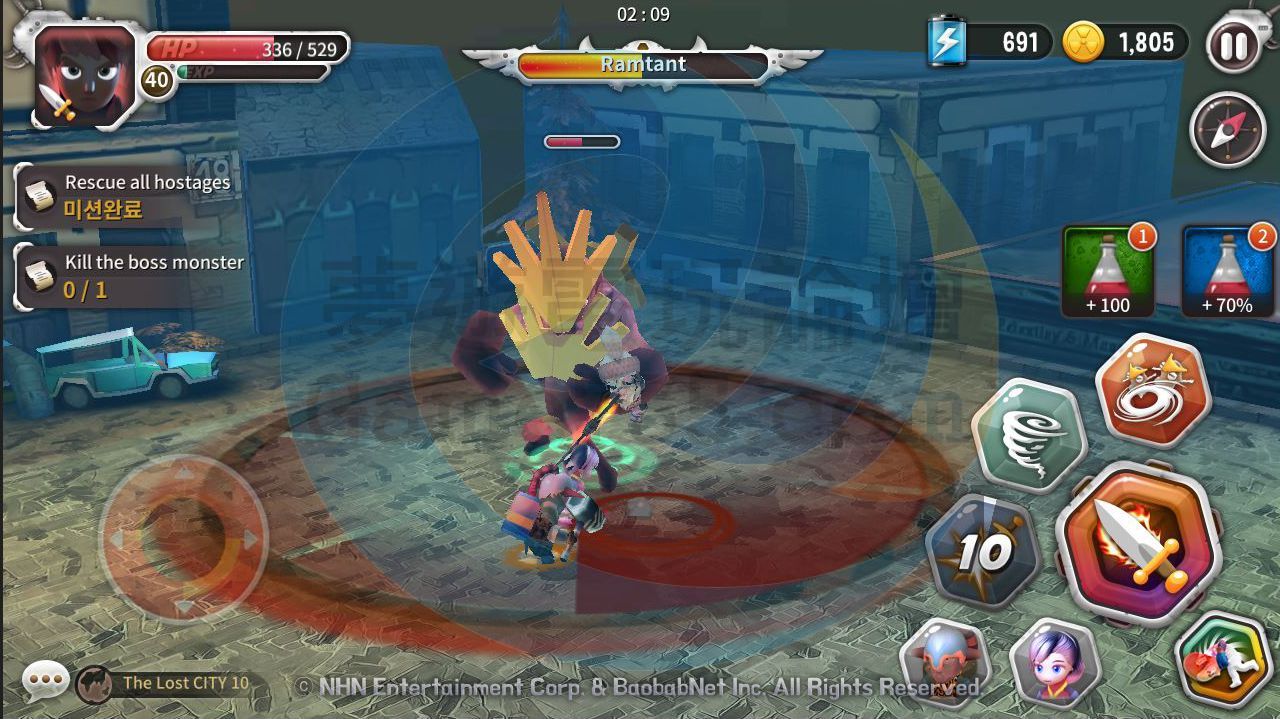Tap the virtual movement joystick
Viewport: 1280px width, 719px height.
tap(183, 540)
